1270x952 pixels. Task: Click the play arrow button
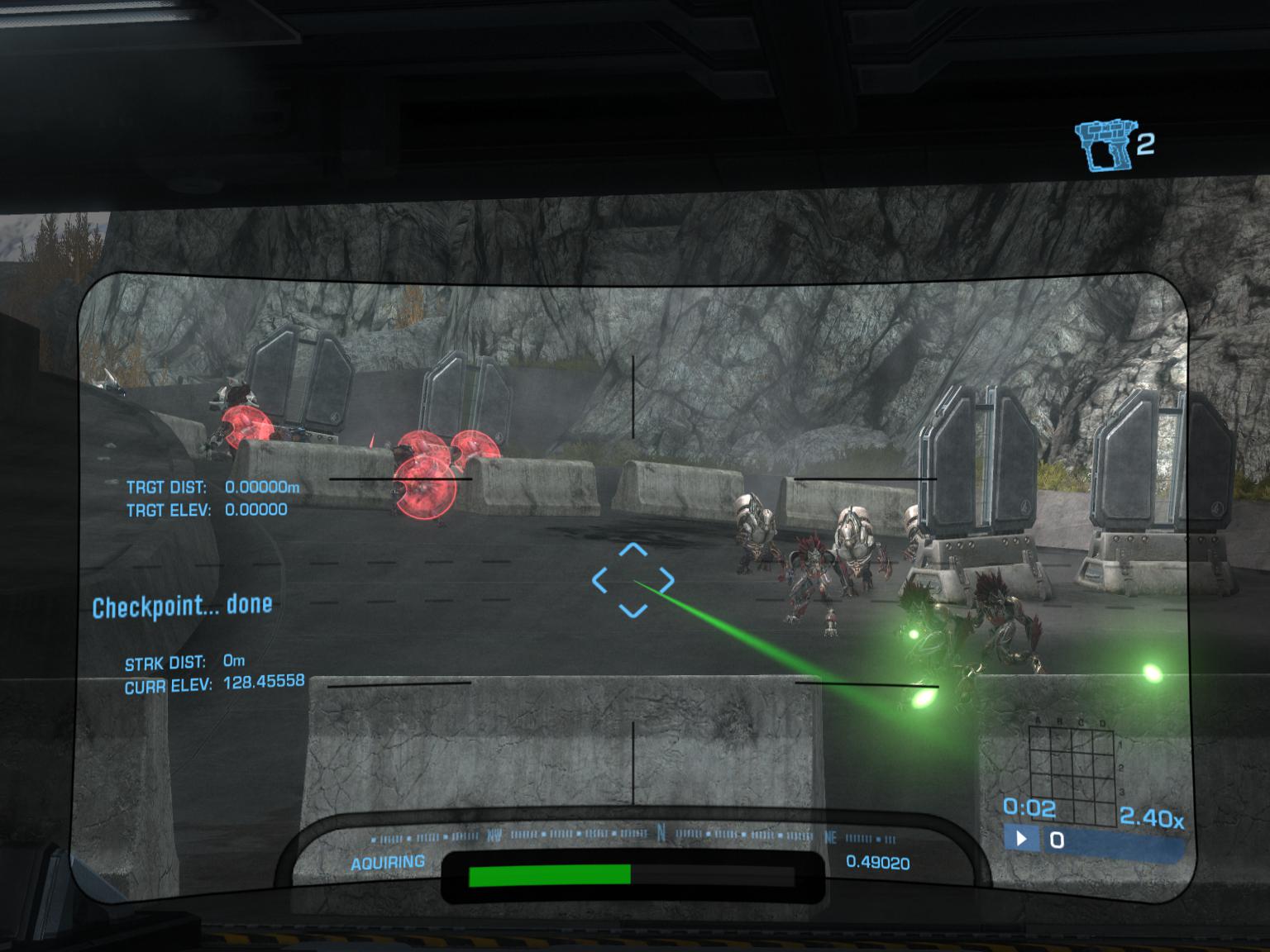(x=1022, y=839)
